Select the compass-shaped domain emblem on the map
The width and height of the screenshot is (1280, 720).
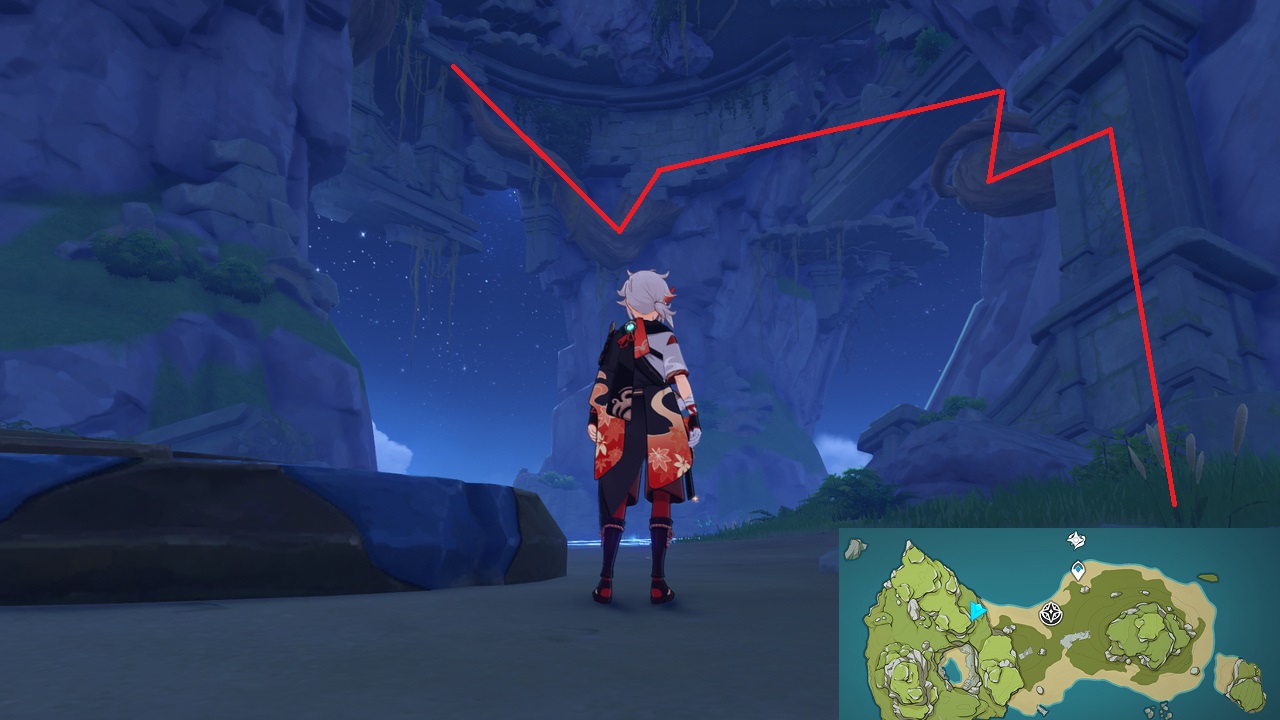[1050, 613]
